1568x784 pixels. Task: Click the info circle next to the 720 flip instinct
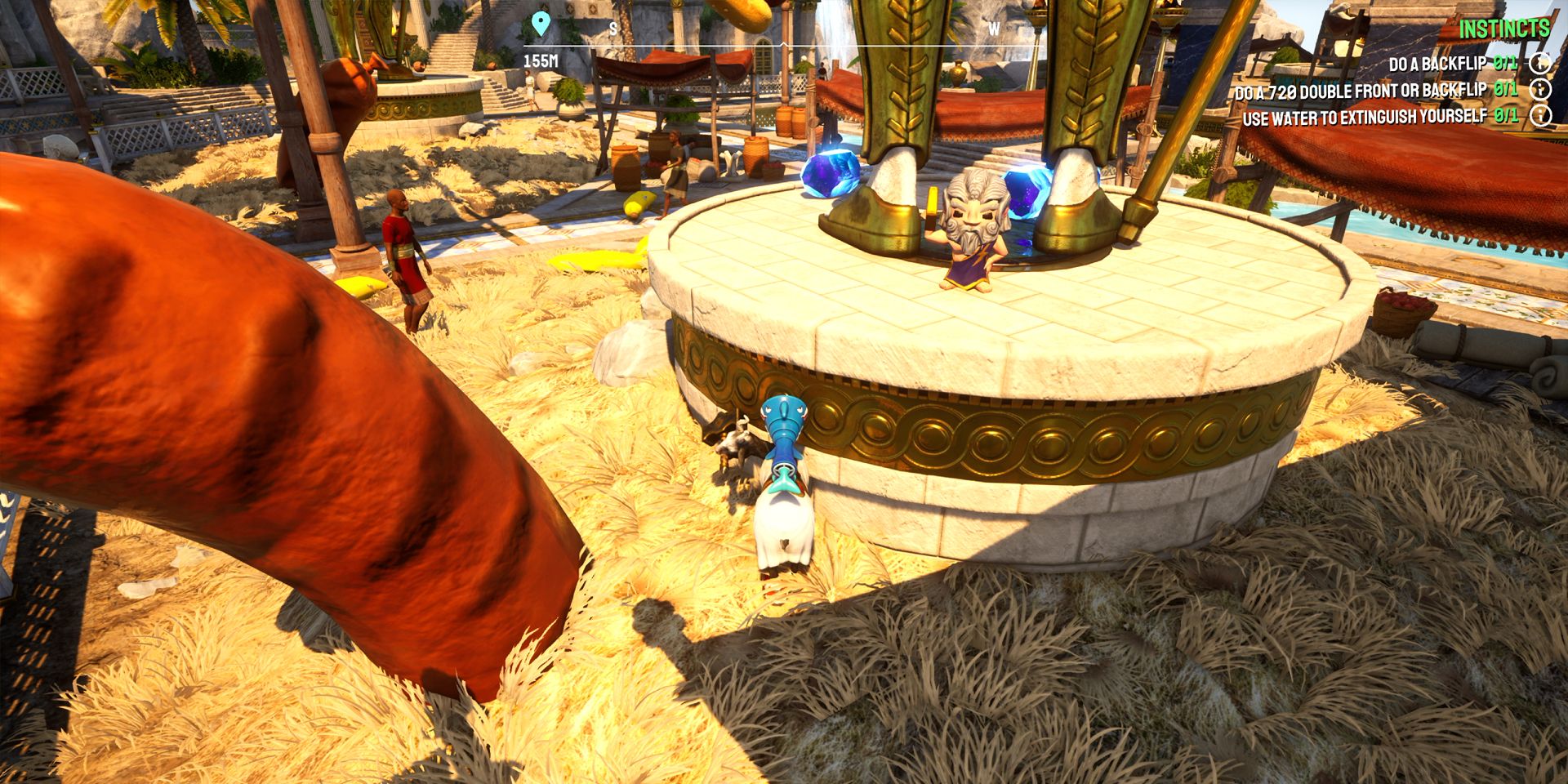(1542, 91)
